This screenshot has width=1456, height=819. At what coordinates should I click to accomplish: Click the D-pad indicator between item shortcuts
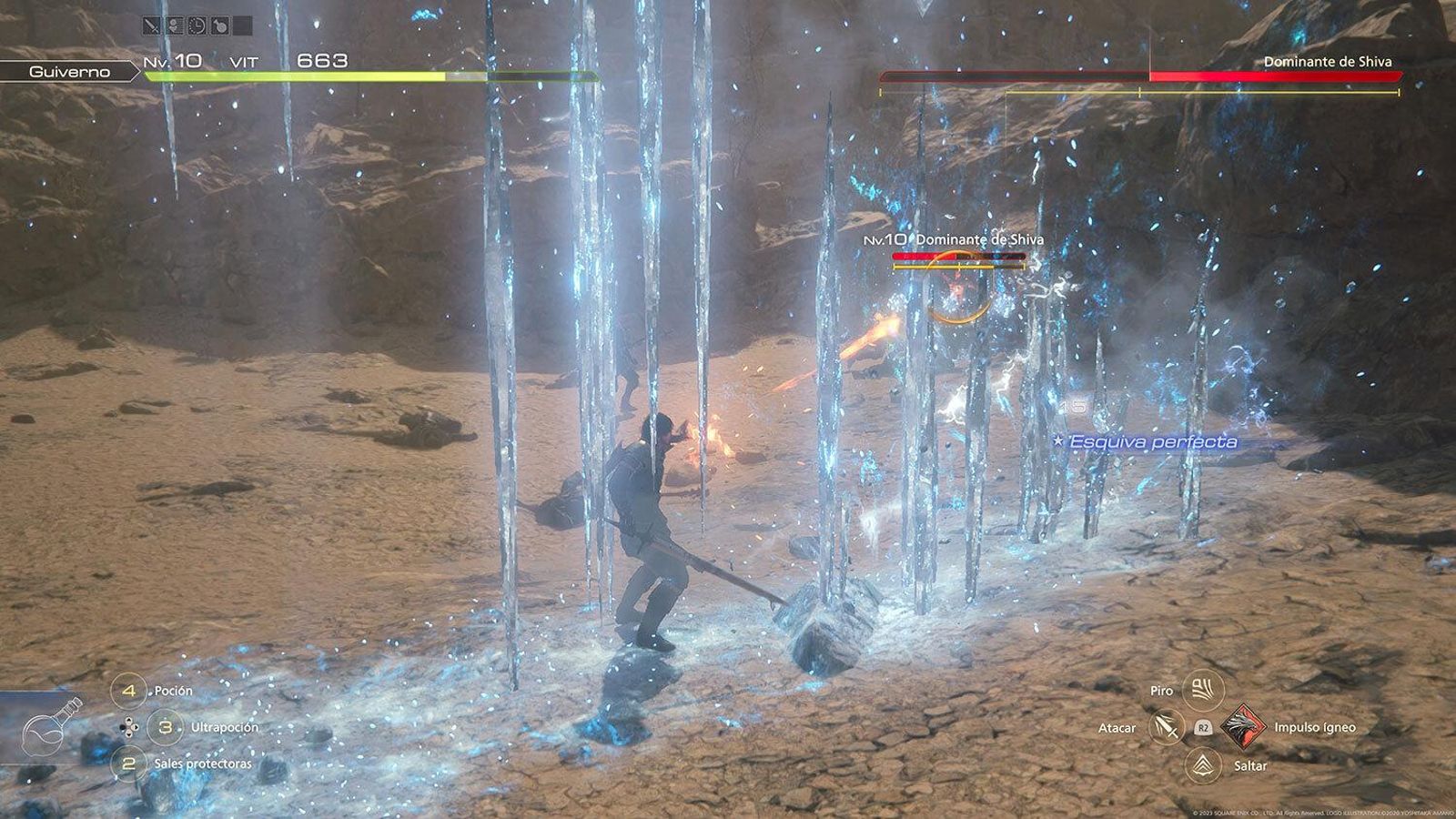[x=130, y=726]
